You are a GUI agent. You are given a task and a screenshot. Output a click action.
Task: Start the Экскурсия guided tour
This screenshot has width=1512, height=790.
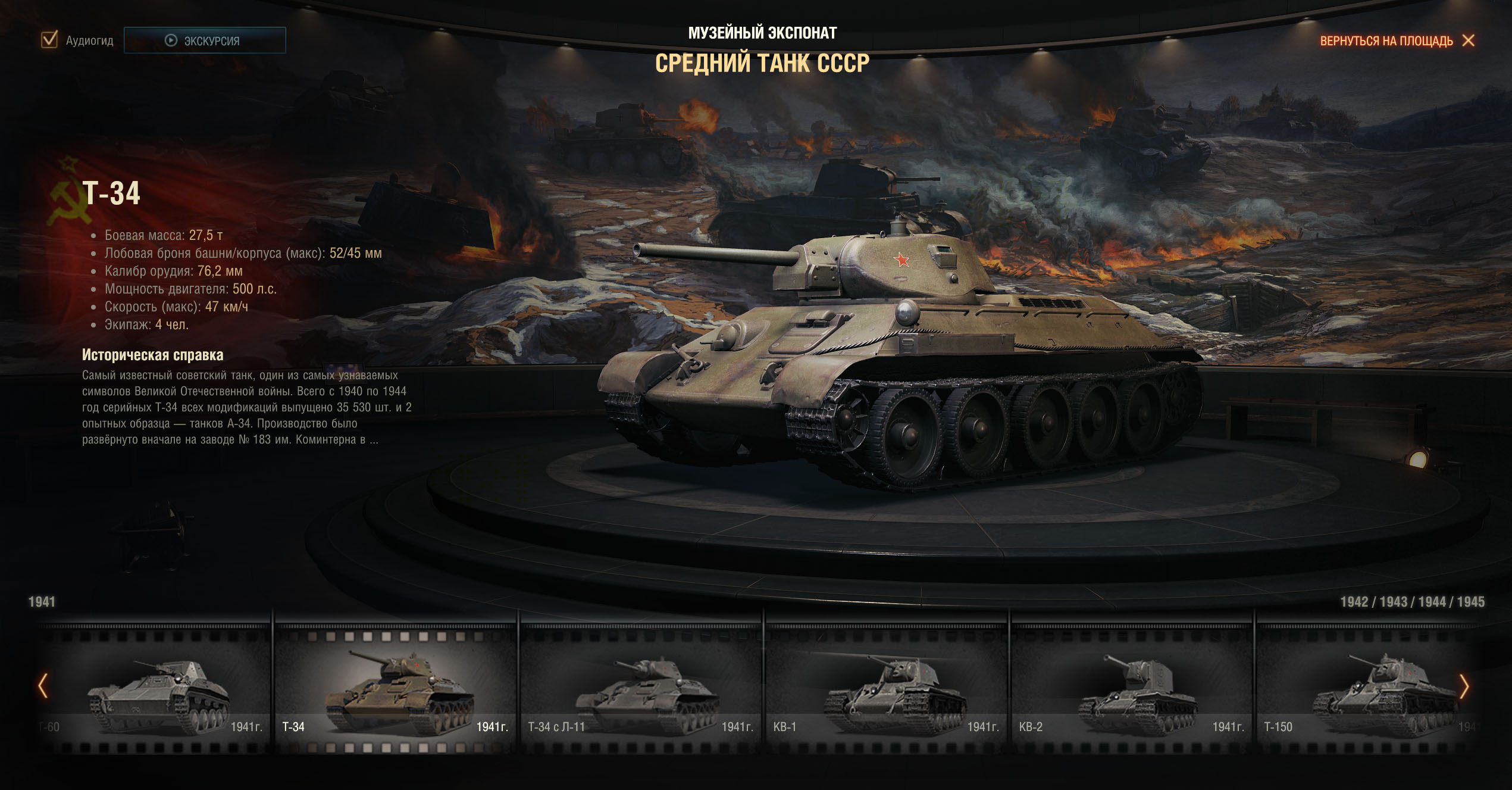point(205,40)
